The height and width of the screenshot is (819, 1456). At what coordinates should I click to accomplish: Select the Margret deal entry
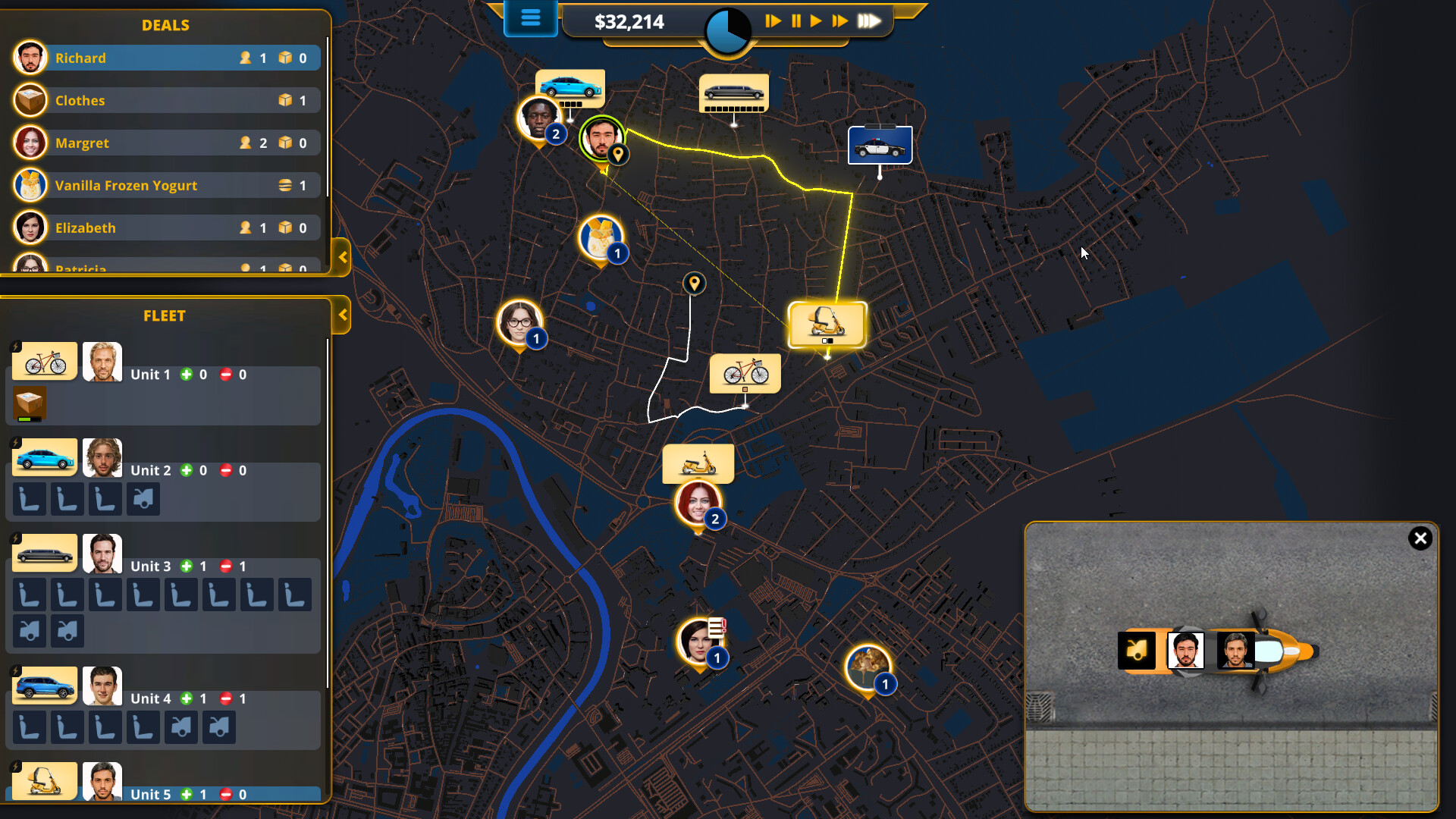(x=165, y=142)
